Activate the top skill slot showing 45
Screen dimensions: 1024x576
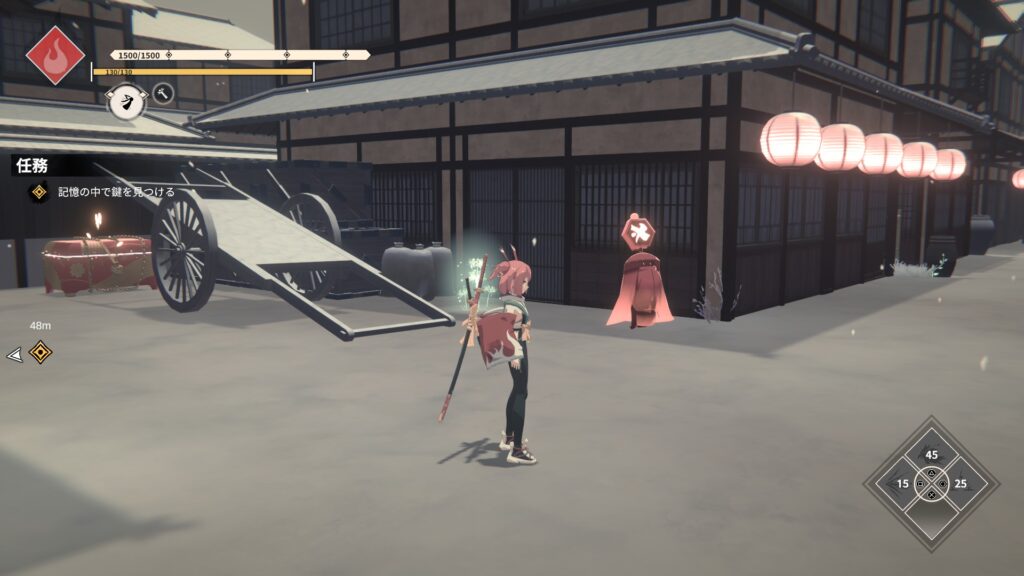[931, 454]
